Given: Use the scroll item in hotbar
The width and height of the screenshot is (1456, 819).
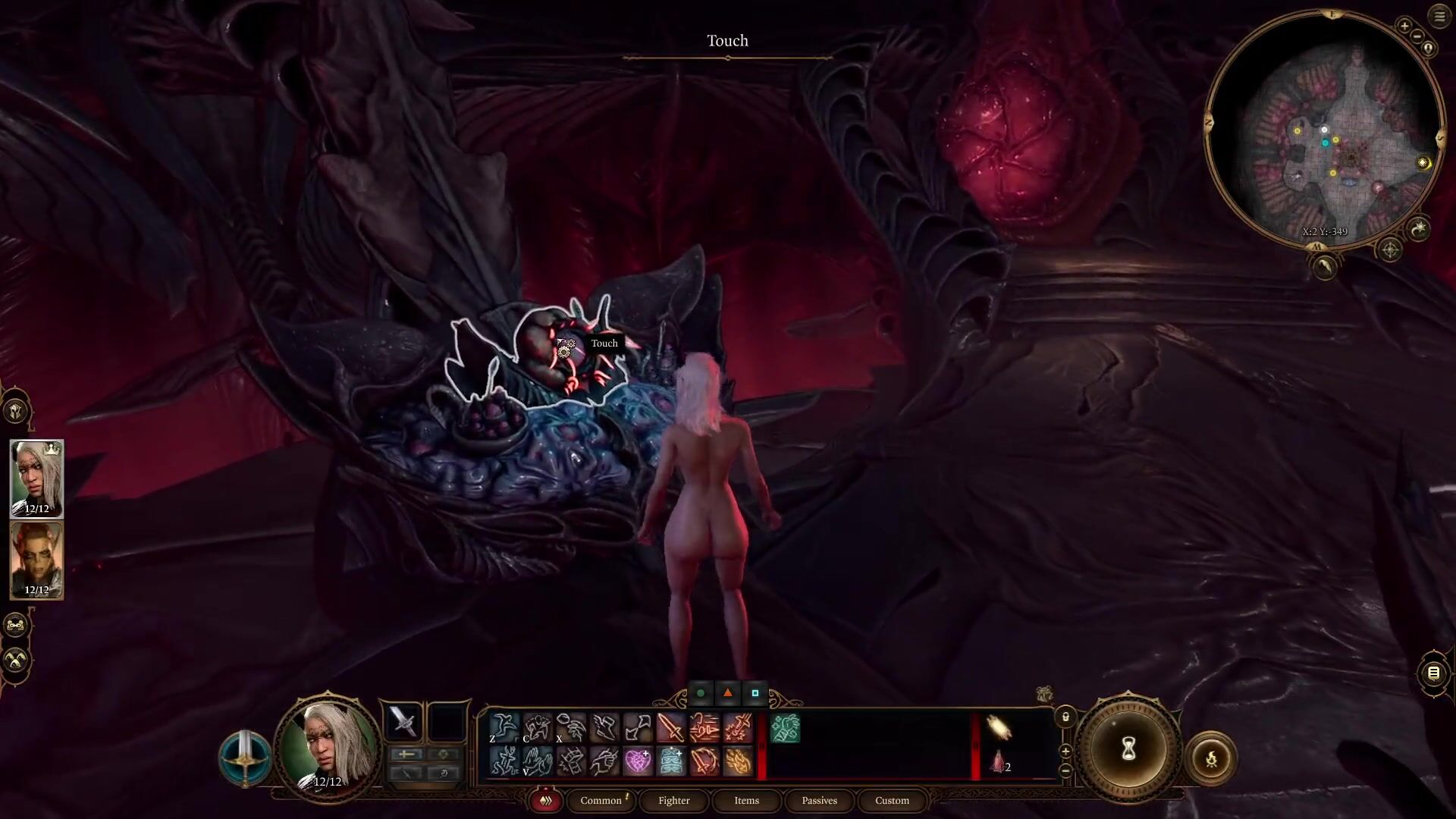Looking at the screenshot, I should point(999,728).
